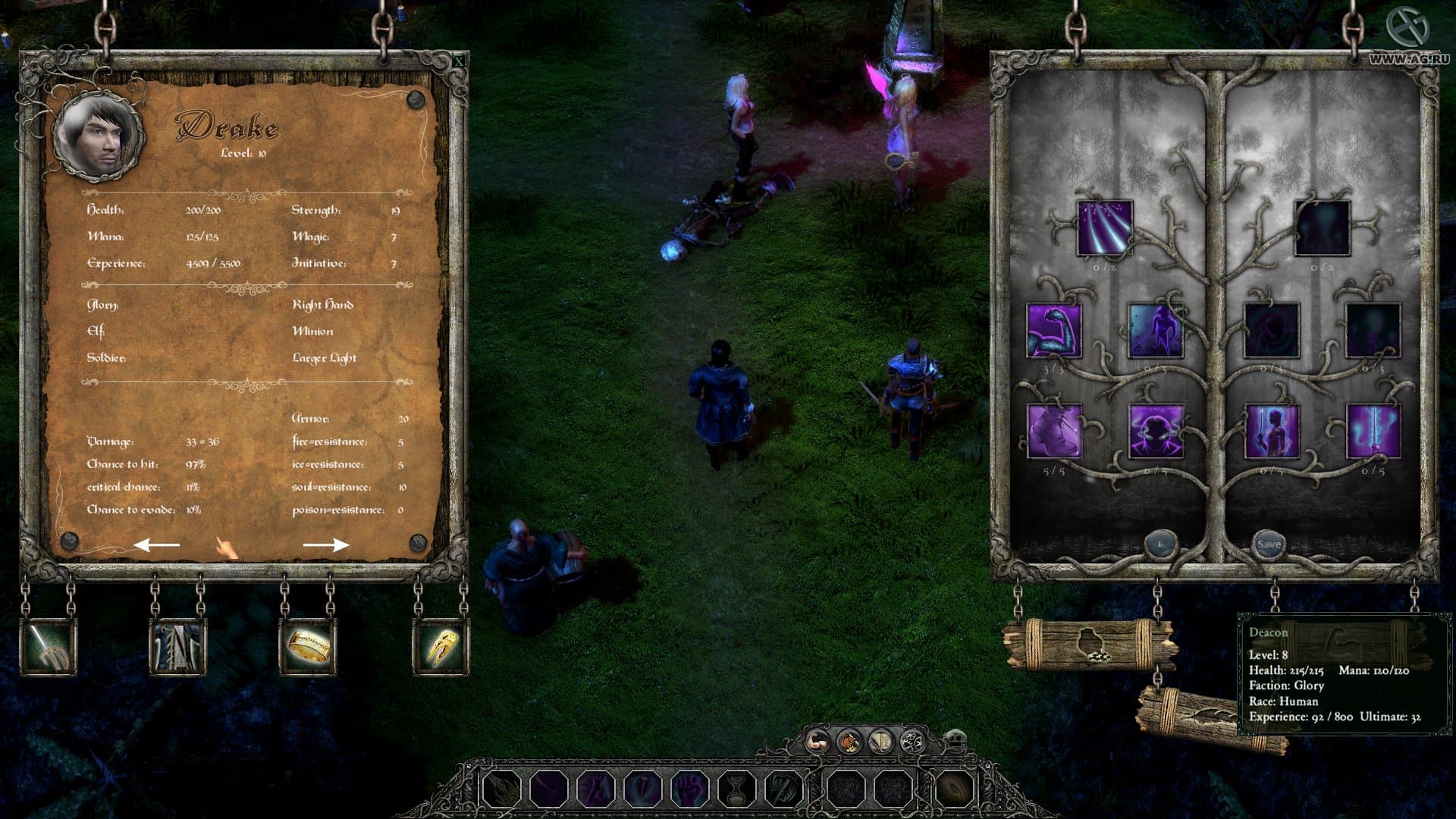The width and height of the screenshot is (1456, 819).
Task: Select the equipped sword weapon slot
Action: coord(48,647)
